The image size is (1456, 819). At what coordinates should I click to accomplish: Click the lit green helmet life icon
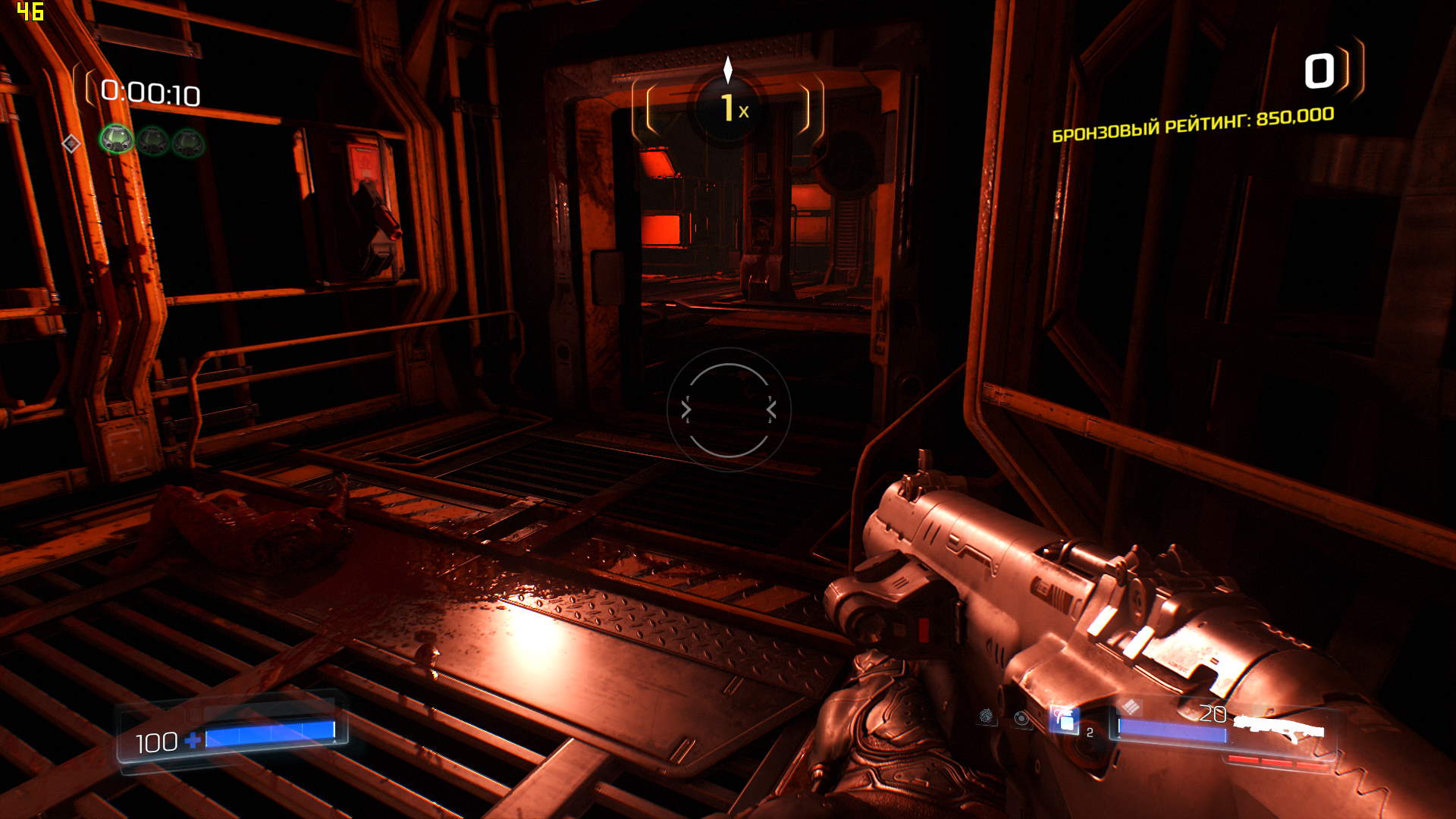116,140
